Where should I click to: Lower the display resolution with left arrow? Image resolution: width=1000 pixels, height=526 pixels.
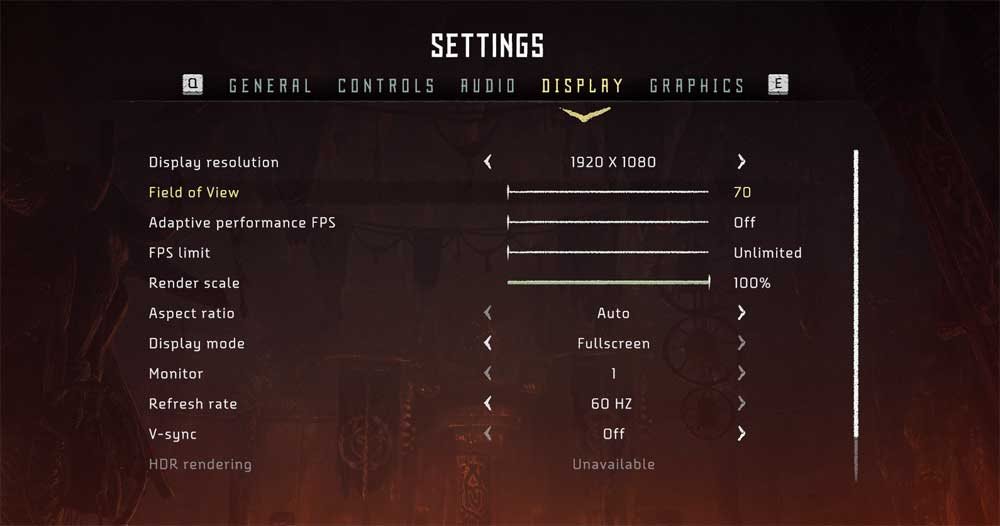click(x=488, y=162)
